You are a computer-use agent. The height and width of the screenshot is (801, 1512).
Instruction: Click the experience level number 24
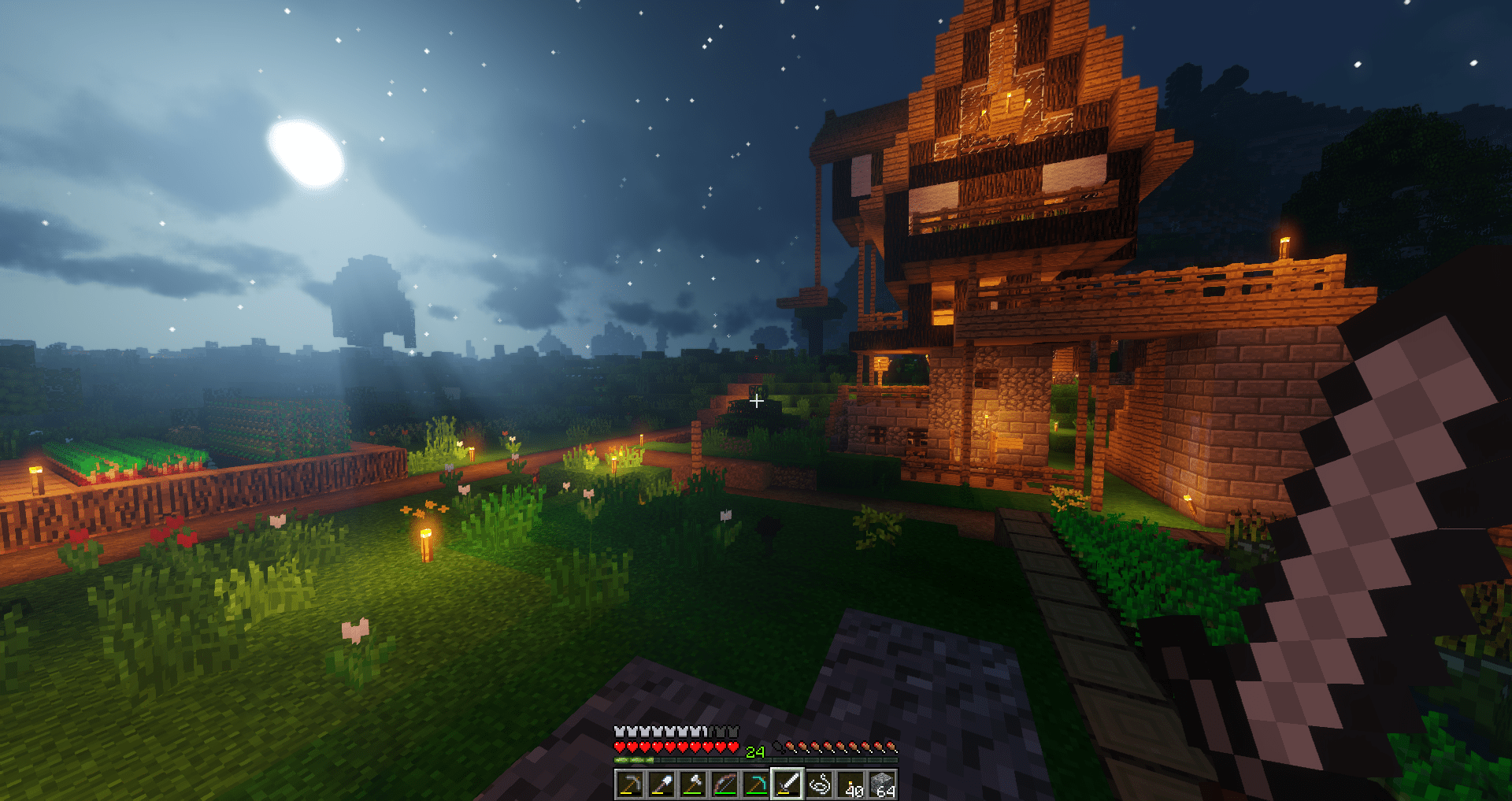754,751
